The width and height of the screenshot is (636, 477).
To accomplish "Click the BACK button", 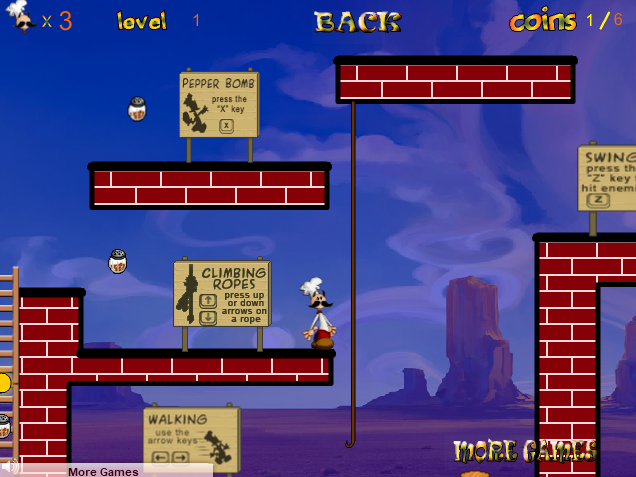I will 357,21.
